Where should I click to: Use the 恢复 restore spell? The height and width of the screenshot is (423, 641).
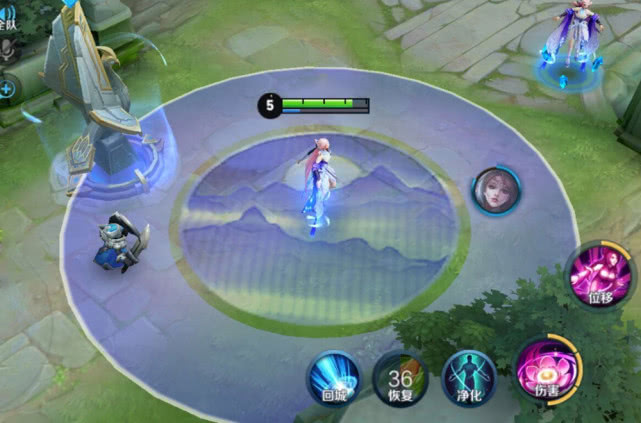click(x=400, y=379)
